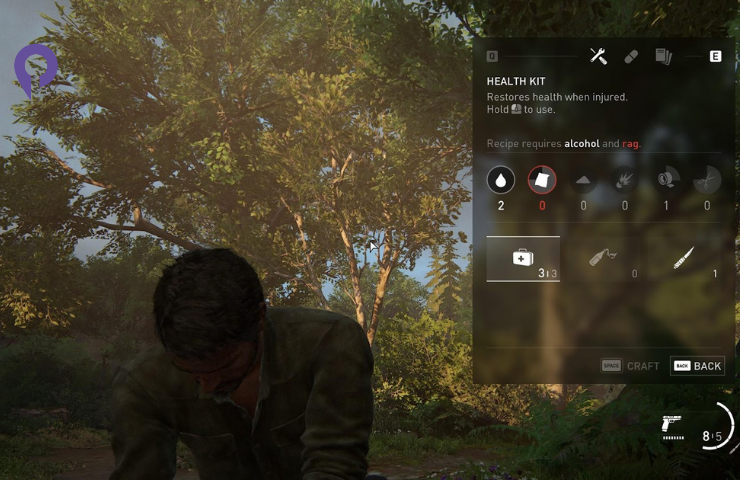Click the explosive ingredient icon
This screenshot has width=740, height=480.
(x=625, y=180)
